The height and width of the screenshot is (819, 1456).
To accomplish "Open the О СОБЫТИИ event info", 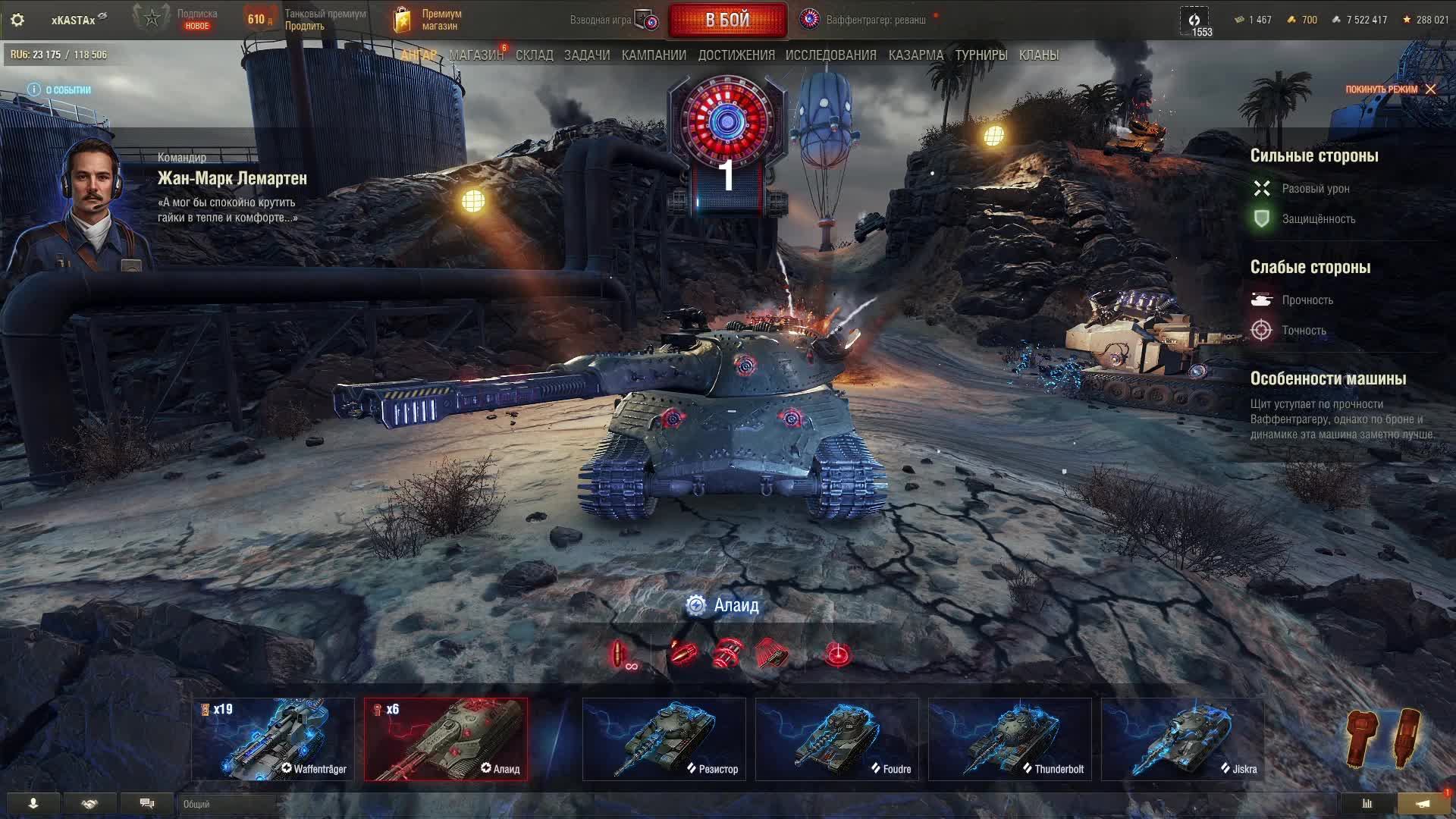I will [x=59, y=89].
